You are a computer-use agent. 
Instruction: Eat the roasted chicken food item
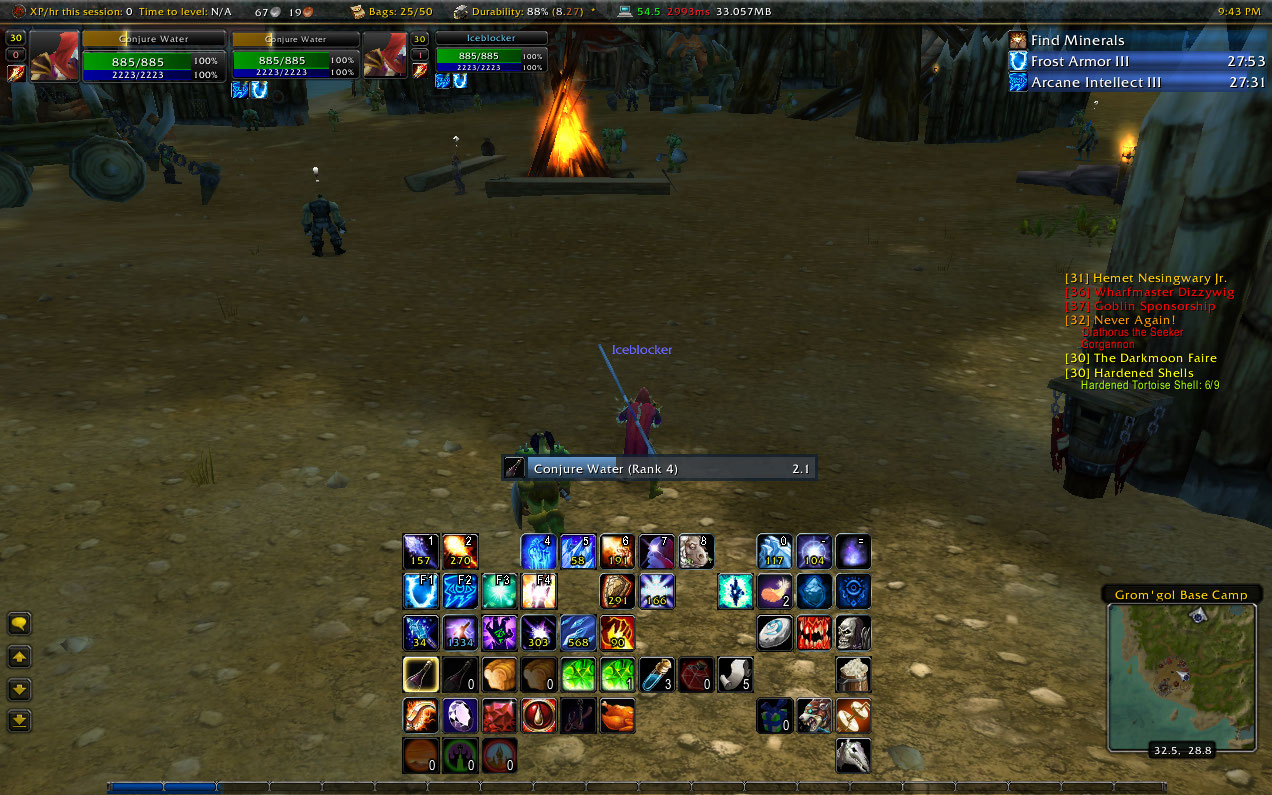coord(617,715)
